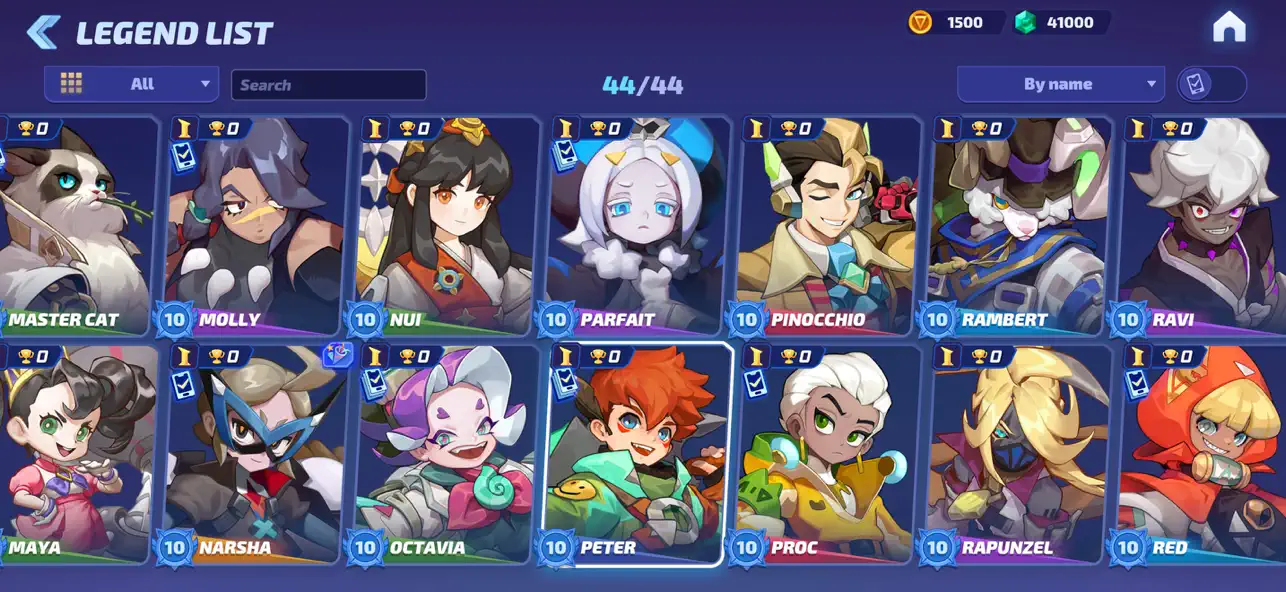1286x592 pixels.
Task: Toggle the card checkmark filter button
Action: click(1211, 84)
